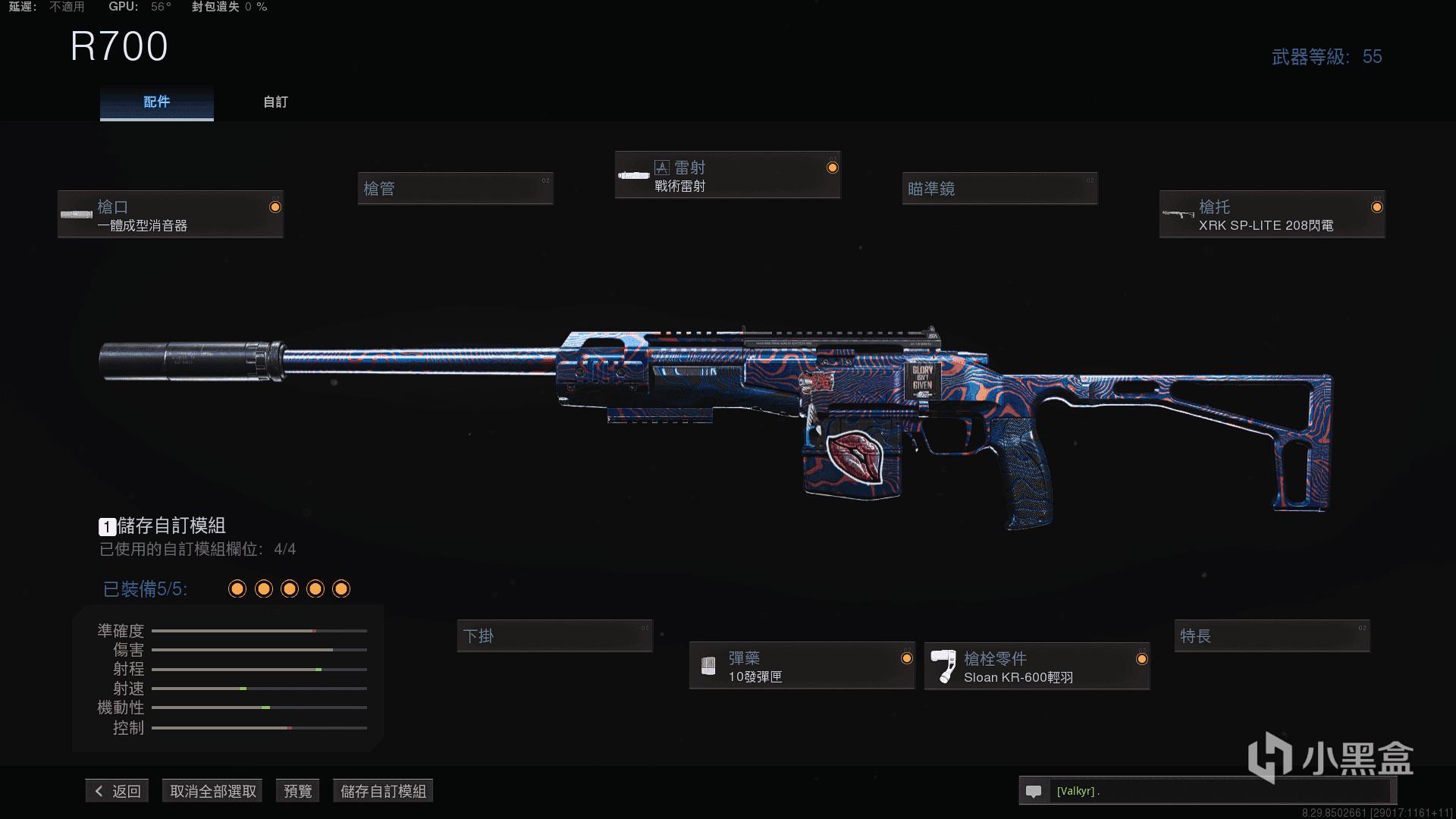Choose the 槍栓零件 Sloan KR-600 slot
The width and height of the screenshot is (1456, 819).
pyautogui.click(x=1037, y=667)
